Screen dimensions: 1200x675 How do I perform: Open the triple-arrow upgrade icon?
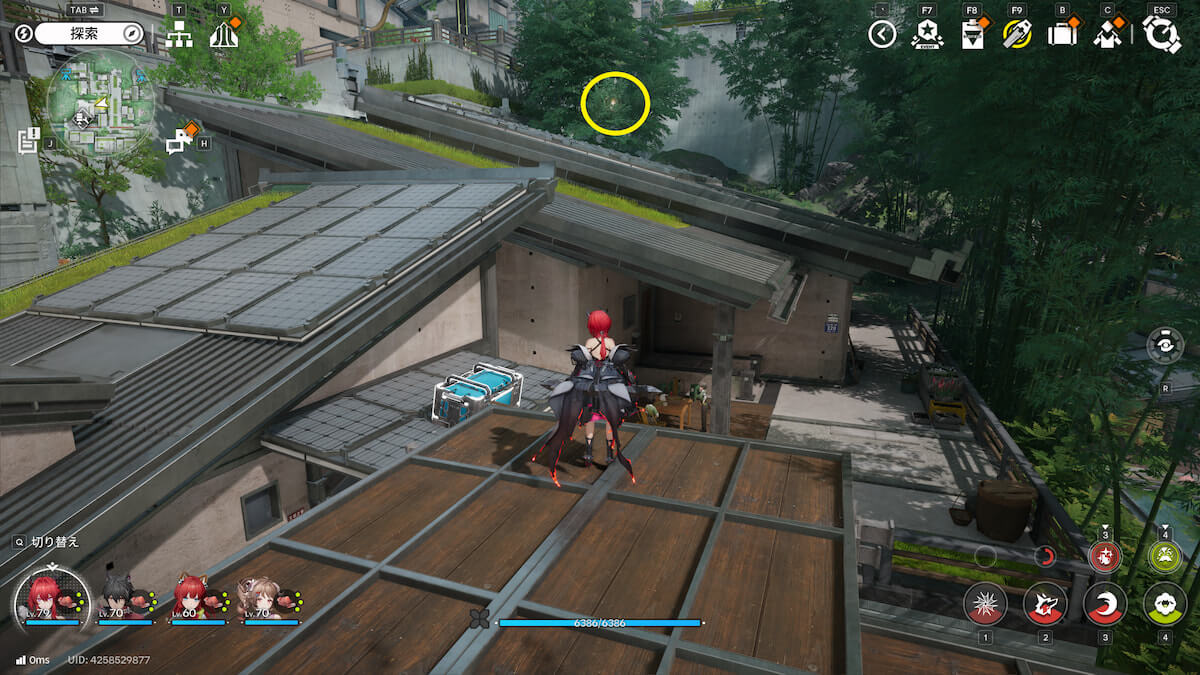coord(223,36)
